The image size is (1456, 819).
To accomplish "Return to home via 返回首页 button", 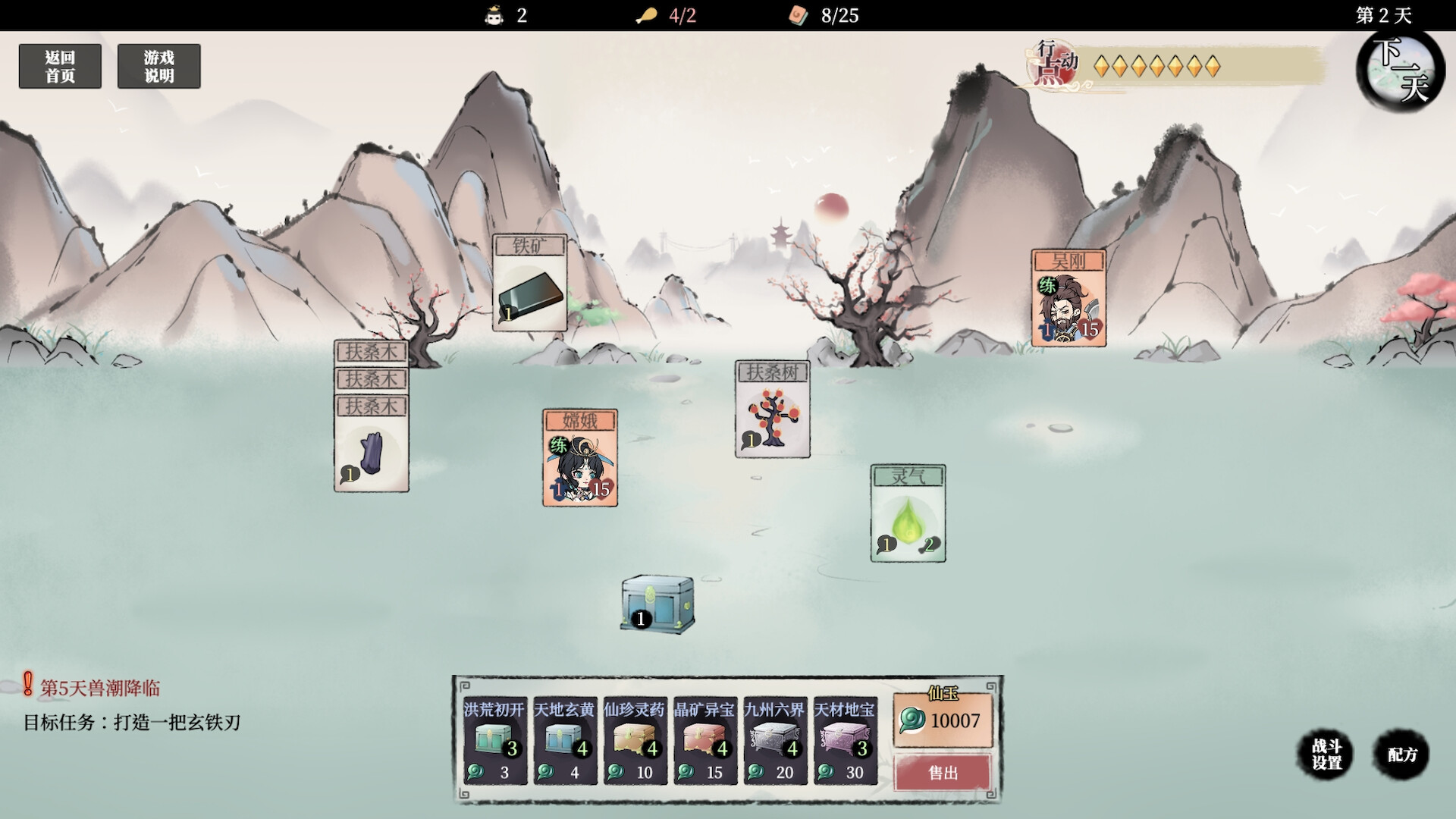I will tap(60, 67).
